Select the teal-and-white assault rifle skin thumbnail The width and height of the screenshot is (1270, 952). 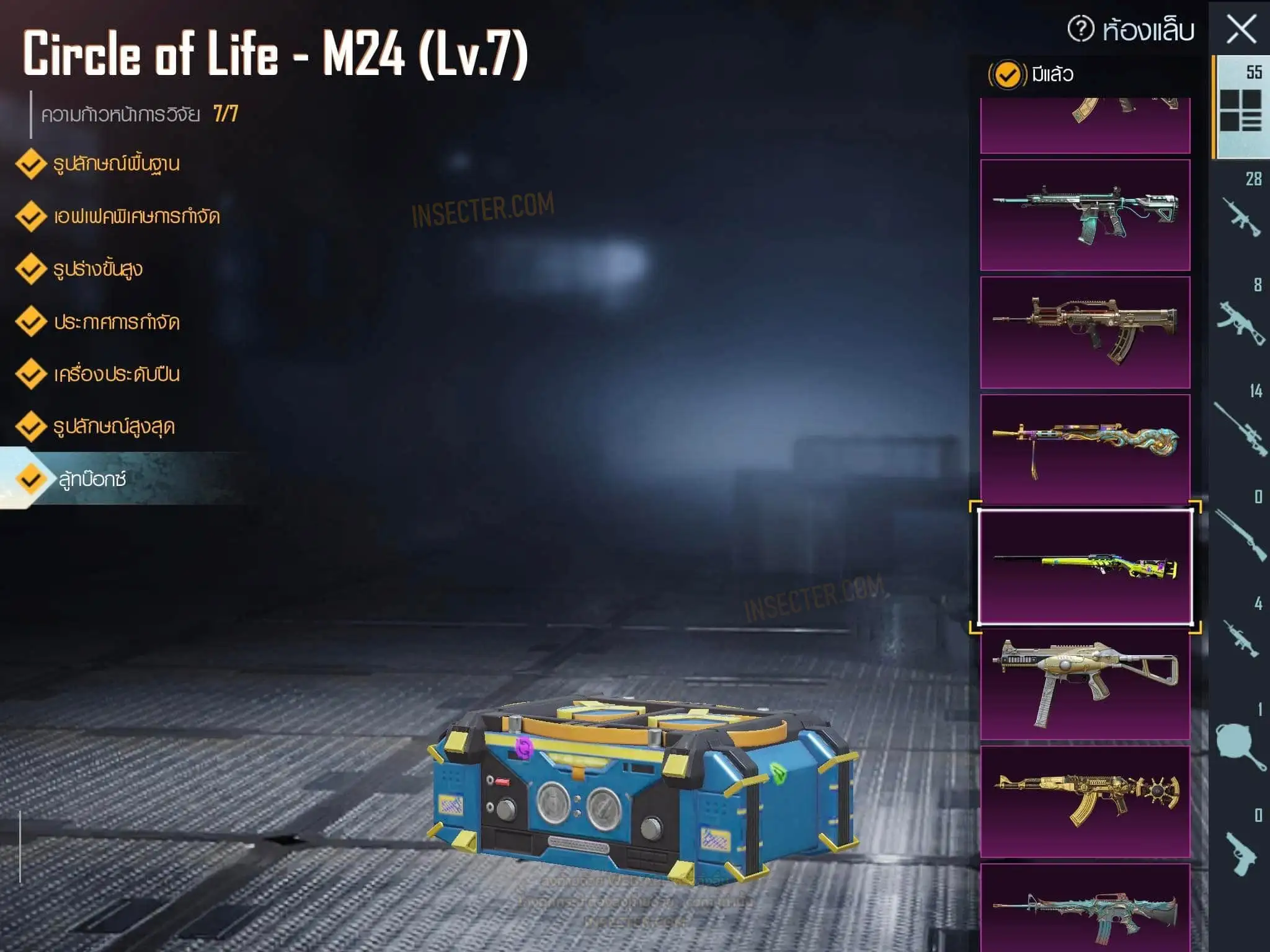pos(1085,214)
